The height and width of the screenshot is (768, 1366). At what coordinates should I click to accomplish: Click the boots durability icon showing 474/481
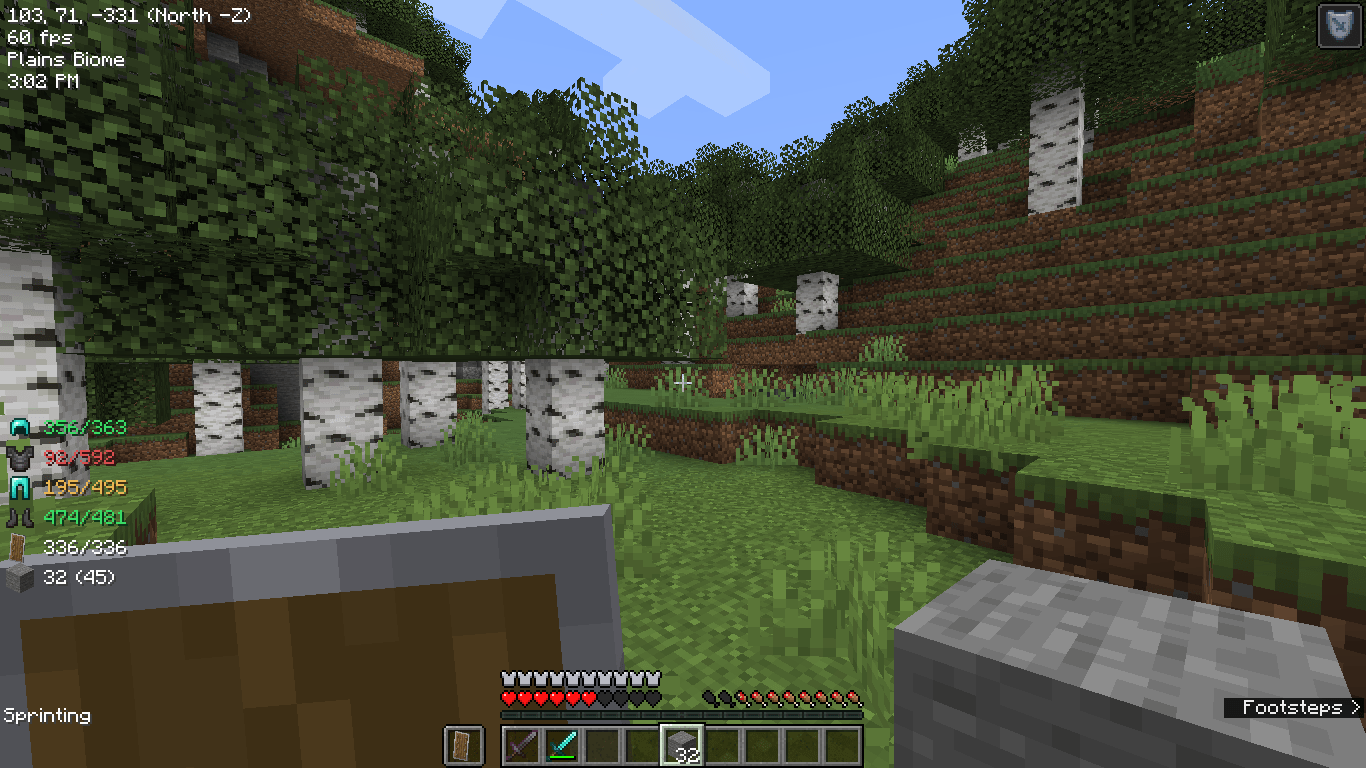pos(17,517)
